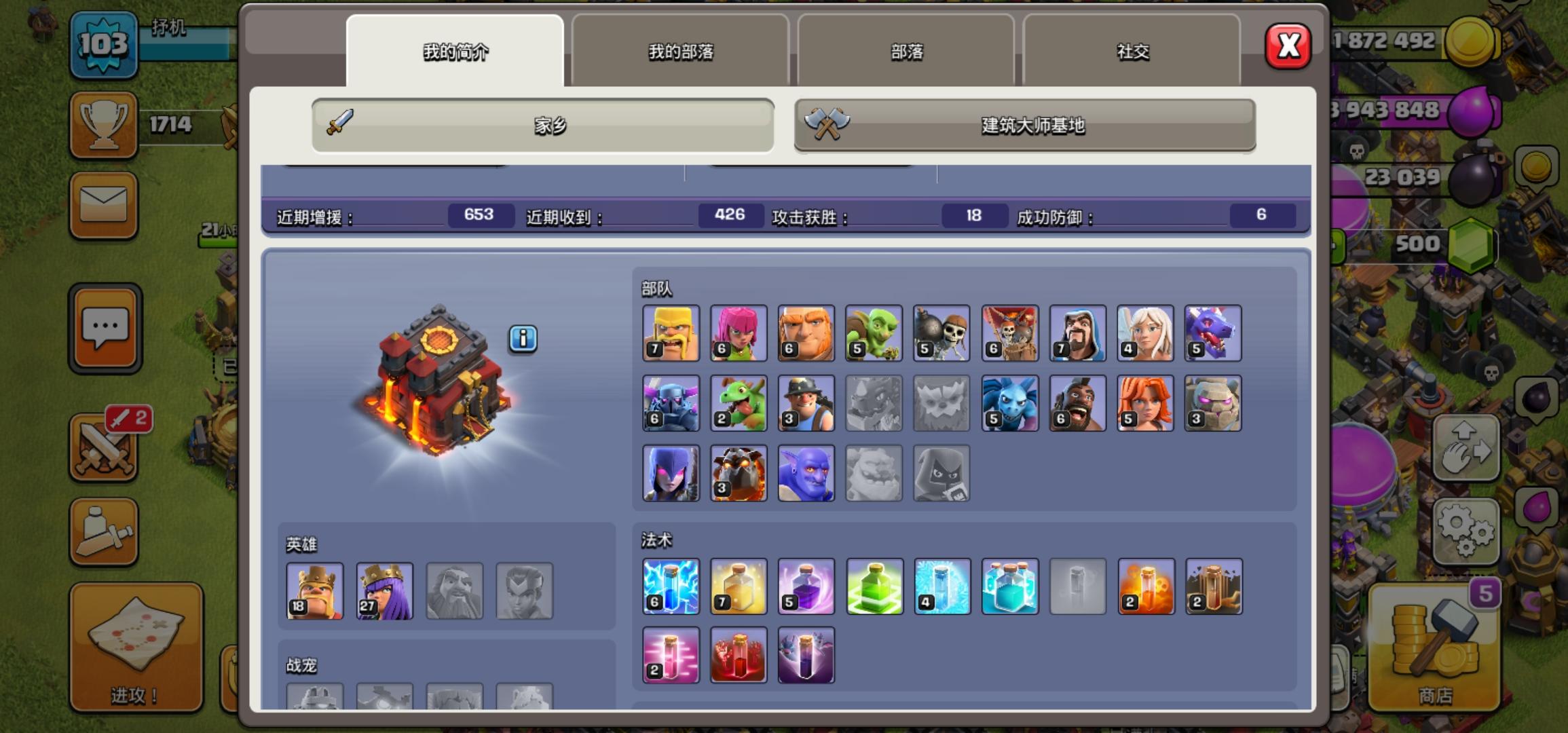This screenshot has width=1568, height=733.
Task: Select the Archer Queen level 27 portrait
Action: (x=385, y=590)
